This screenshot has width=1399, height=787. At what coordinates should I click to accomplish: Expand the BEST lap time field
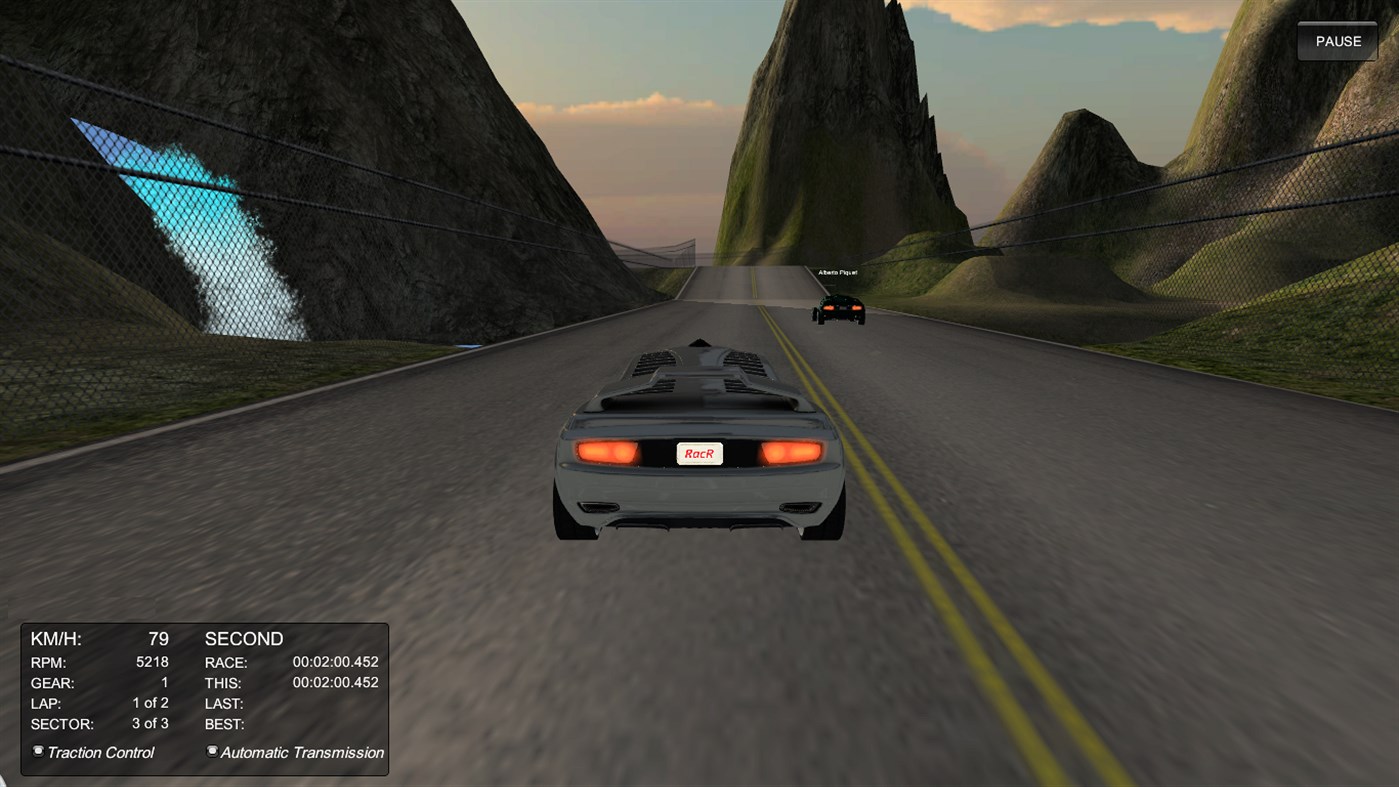222,723
